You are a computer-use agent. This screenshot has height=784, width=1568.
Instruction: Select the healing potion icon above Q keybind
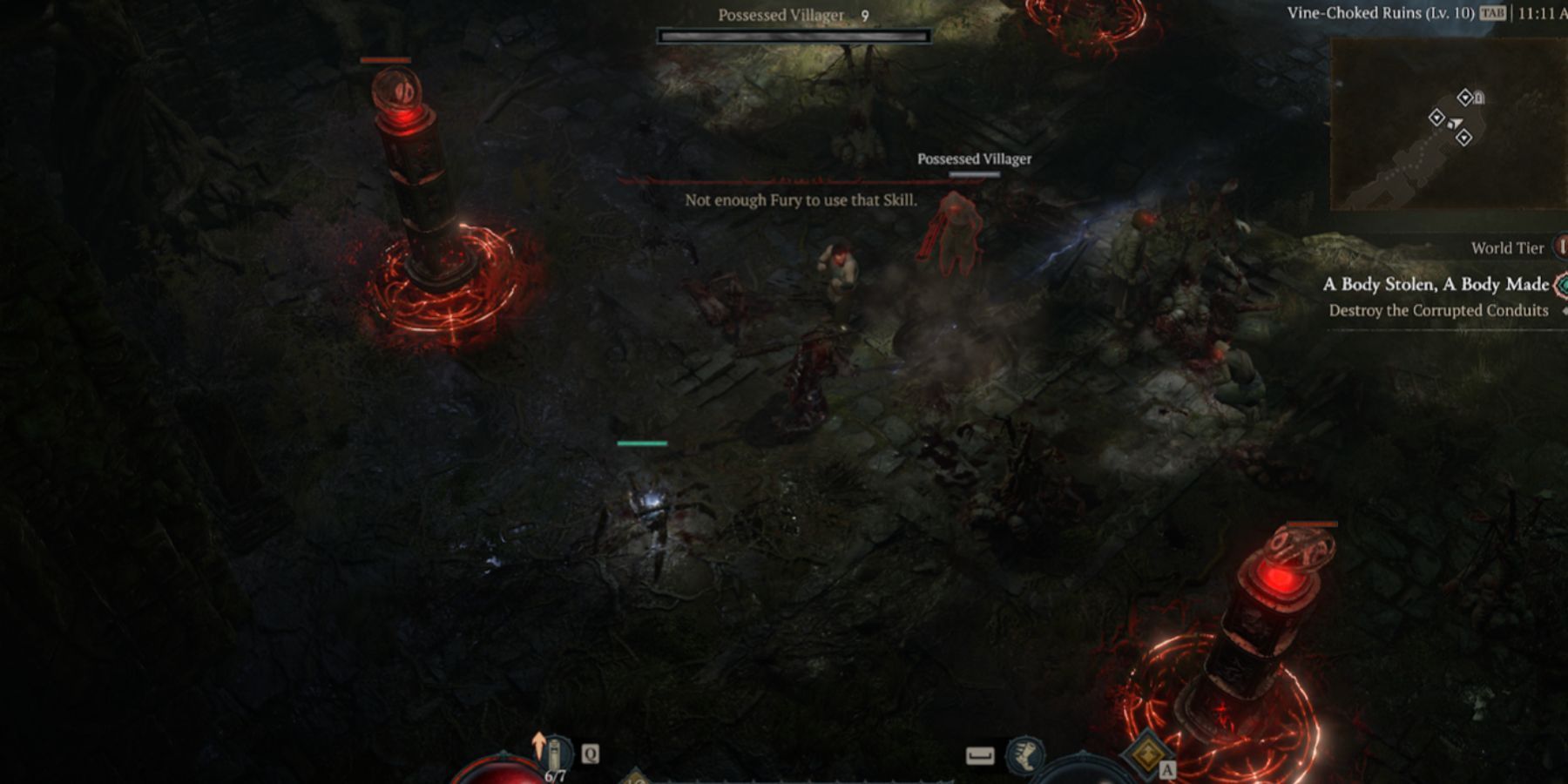[554, 754]
